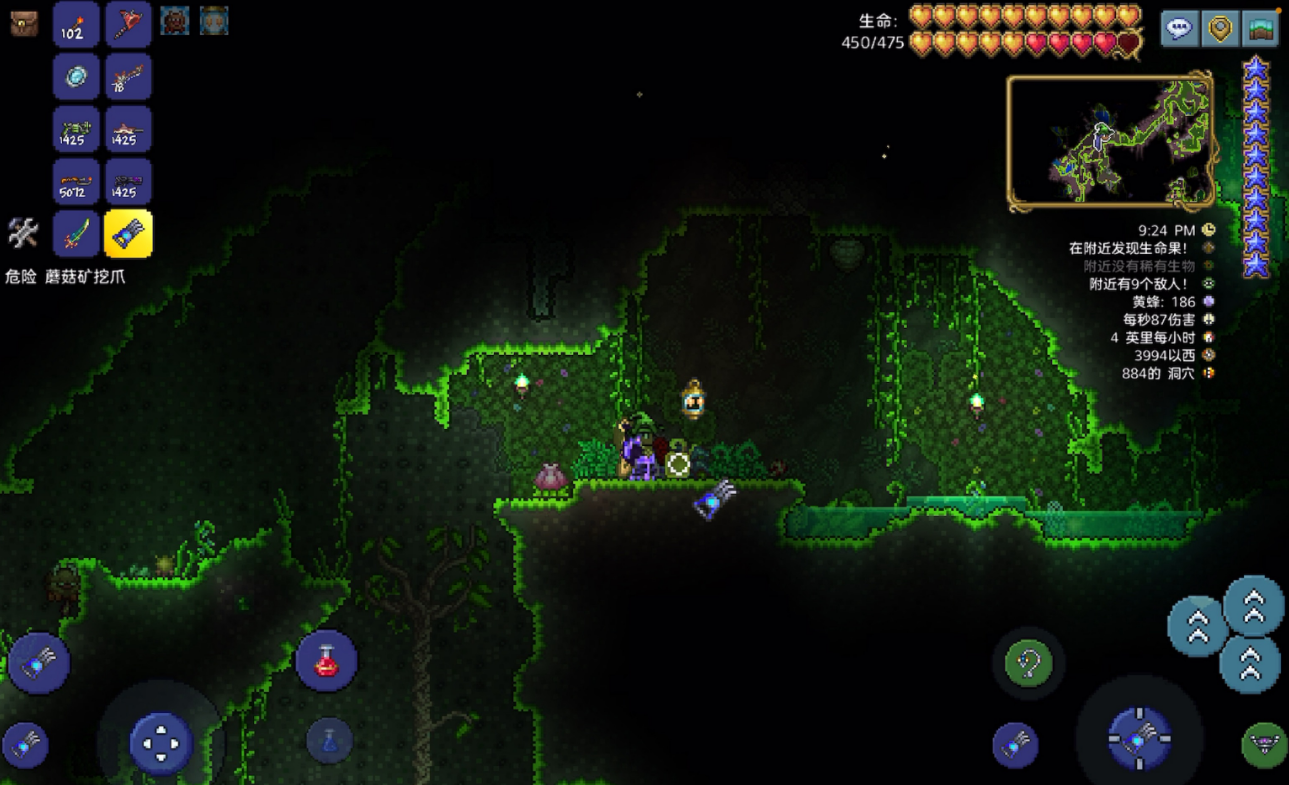This screenshot has width=1289, height=785.
Task: Use the red healing potion button
Action: pyautogui.click(x=326, y=660)
